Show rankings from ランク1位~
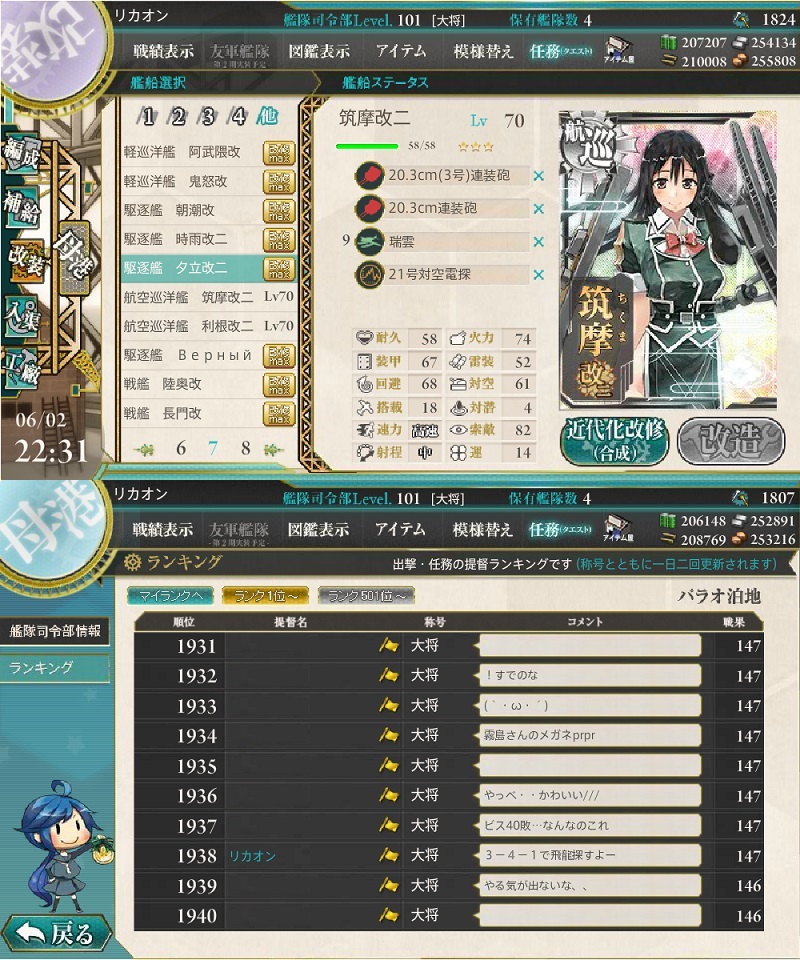The width and height of the screenshot is (800, 960). click(x=265, y=596)
